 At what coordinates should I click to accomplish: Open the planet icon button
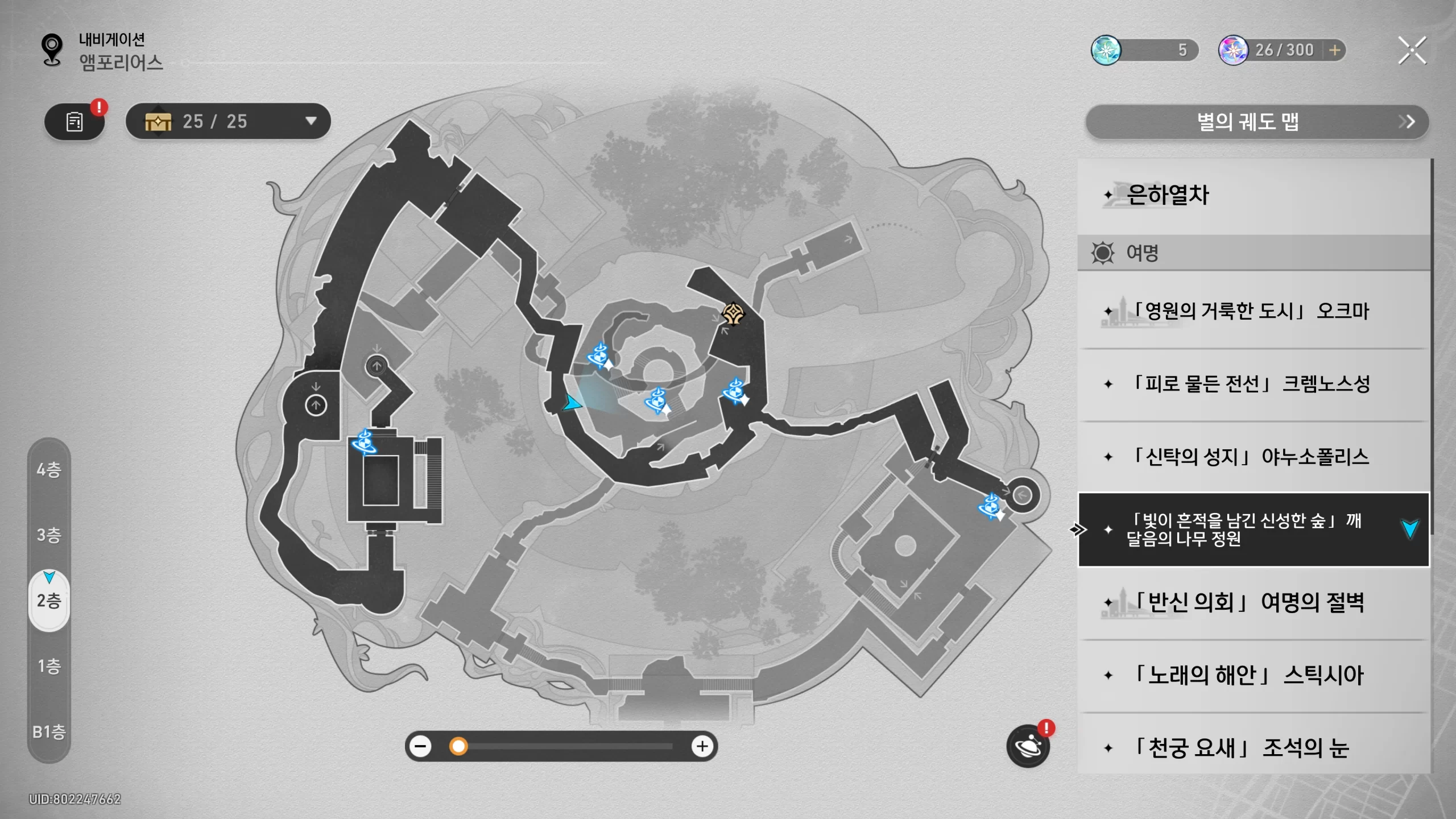pyautogui.click(x=1028, y=747)
